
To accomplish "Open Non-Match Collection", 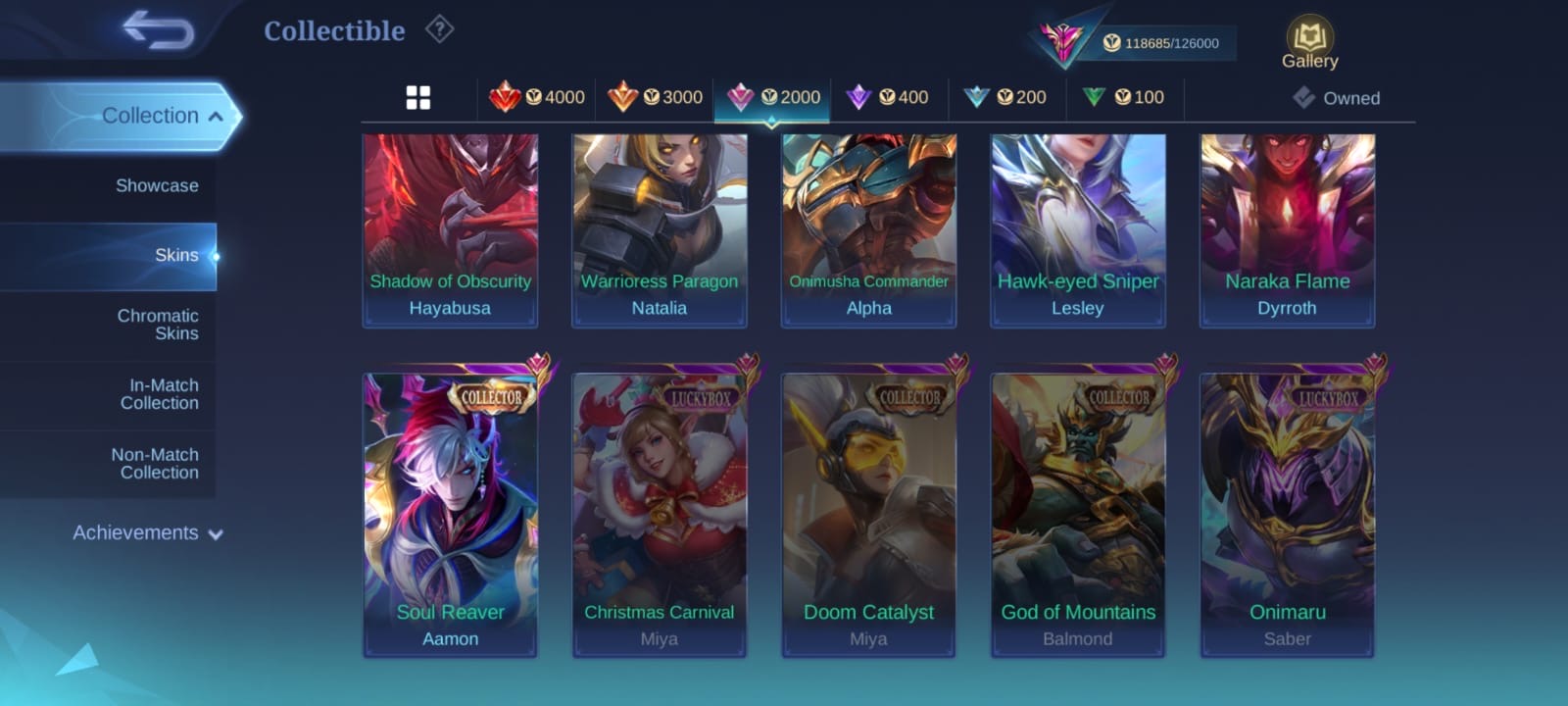I will 155,464.
